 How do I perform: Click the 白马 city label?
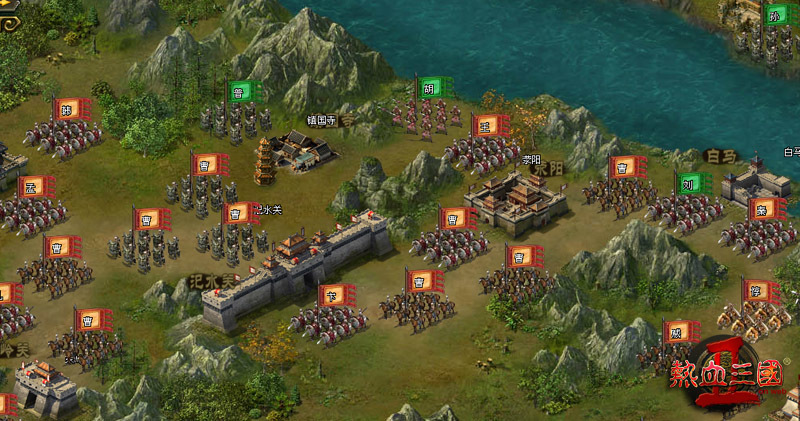[x=719, y=156]
